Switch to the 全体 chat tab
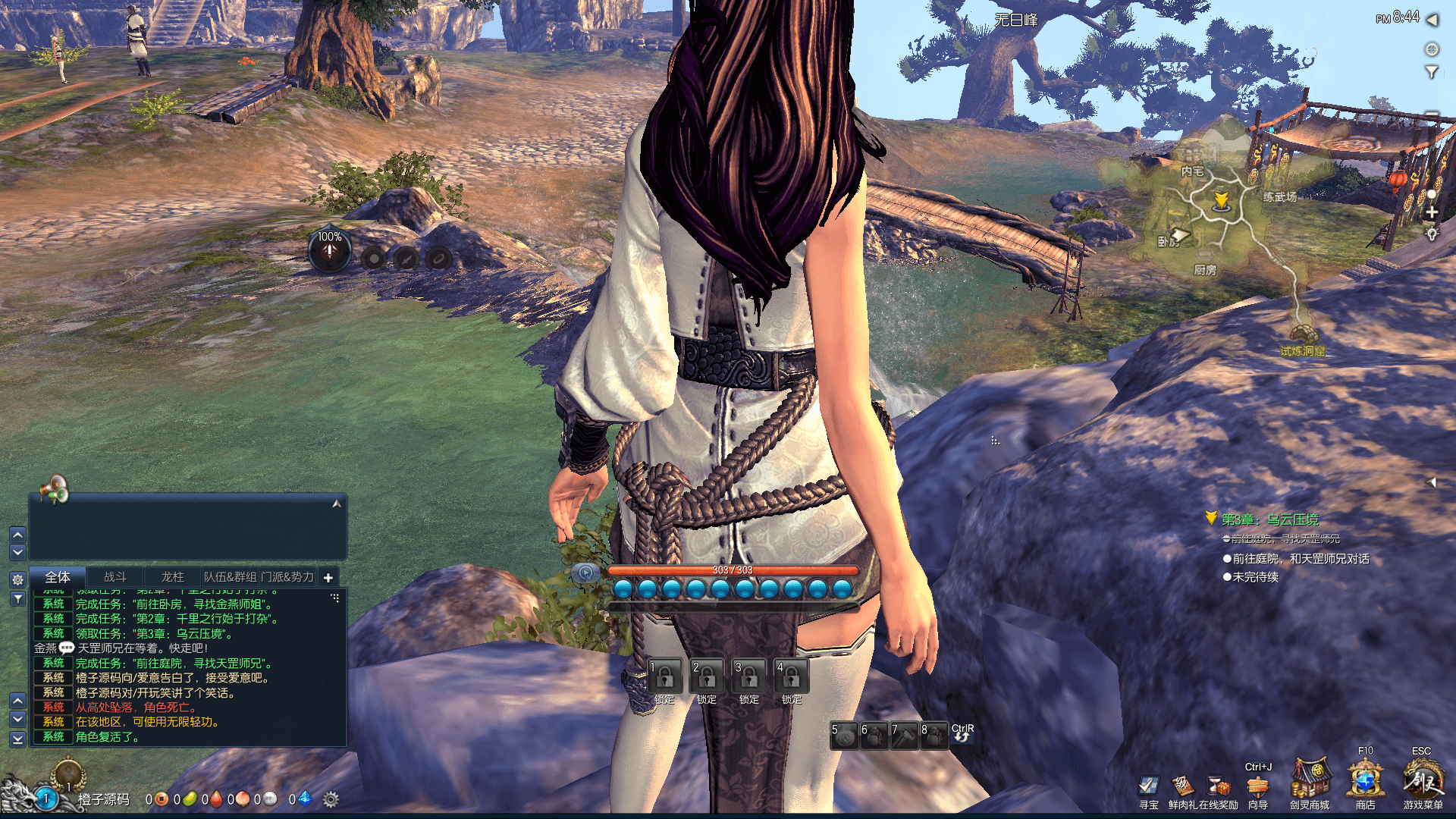Screen dimensions: 1456x819 (58, 577)
